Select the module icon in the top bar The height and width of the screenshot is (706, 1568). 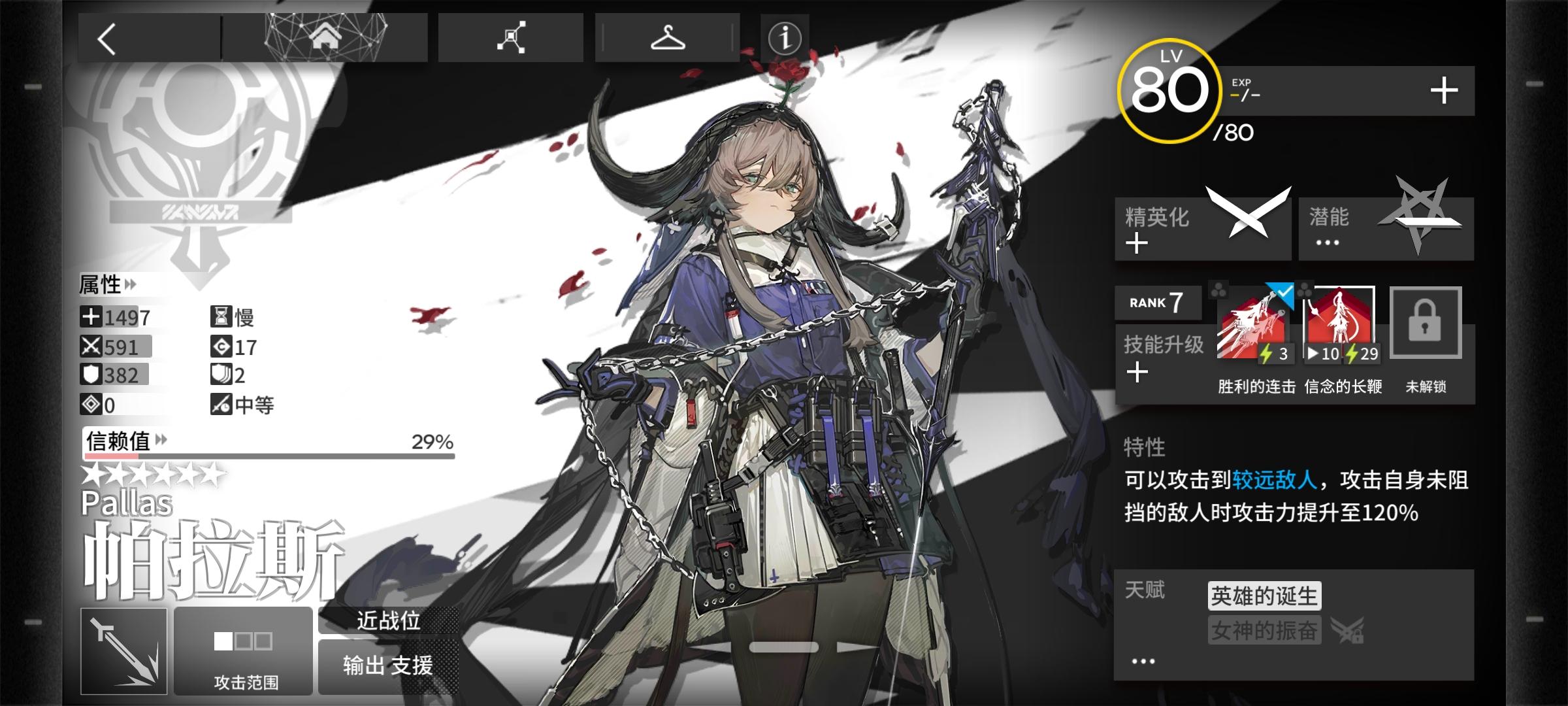click(512, 37)
